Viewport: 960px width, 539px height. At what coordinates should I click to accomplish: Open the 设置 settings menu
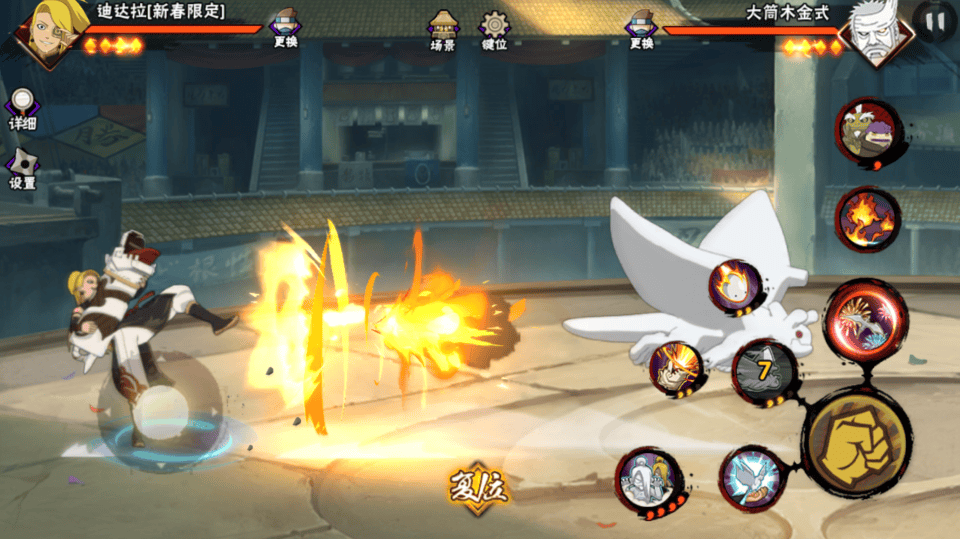(22, 168)
